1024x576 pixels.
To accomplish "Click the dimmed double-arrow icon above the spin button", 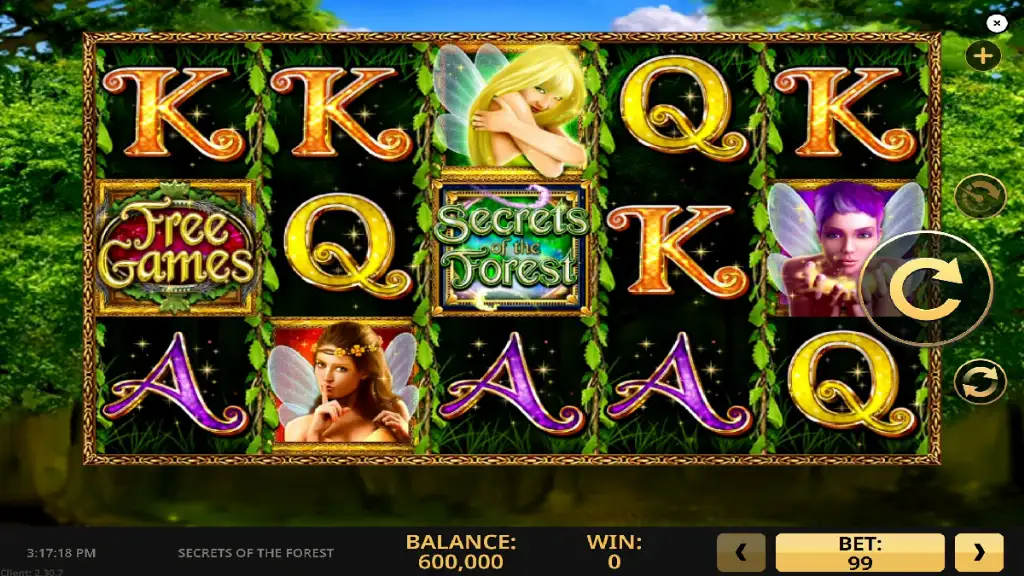I will (x=979, y=197).
